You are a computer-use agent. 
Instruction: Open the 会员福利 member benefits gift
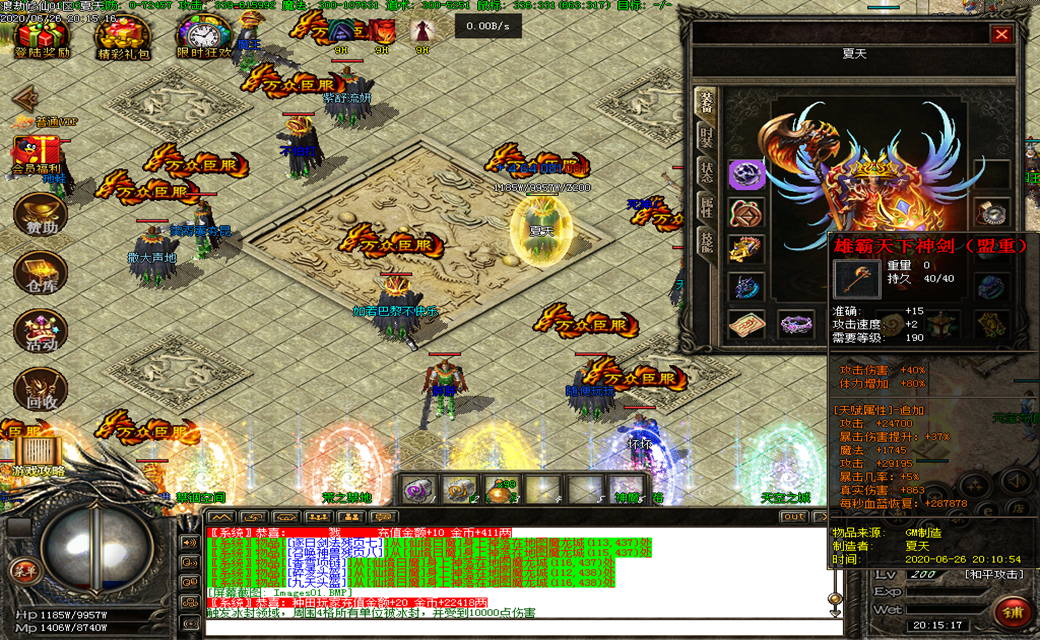click(x=36, y=155)
